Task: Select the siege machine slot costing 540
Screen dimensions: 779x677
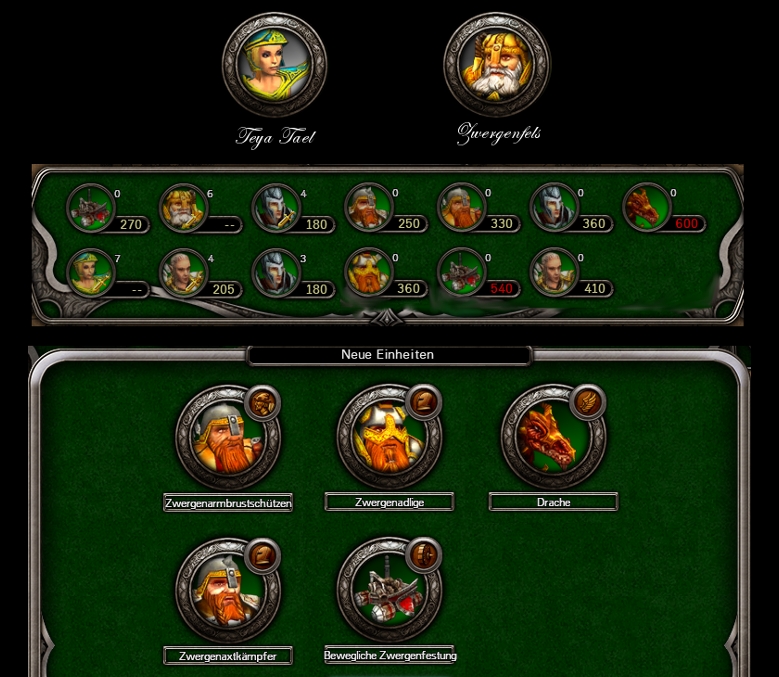Action: coord(461,272)
